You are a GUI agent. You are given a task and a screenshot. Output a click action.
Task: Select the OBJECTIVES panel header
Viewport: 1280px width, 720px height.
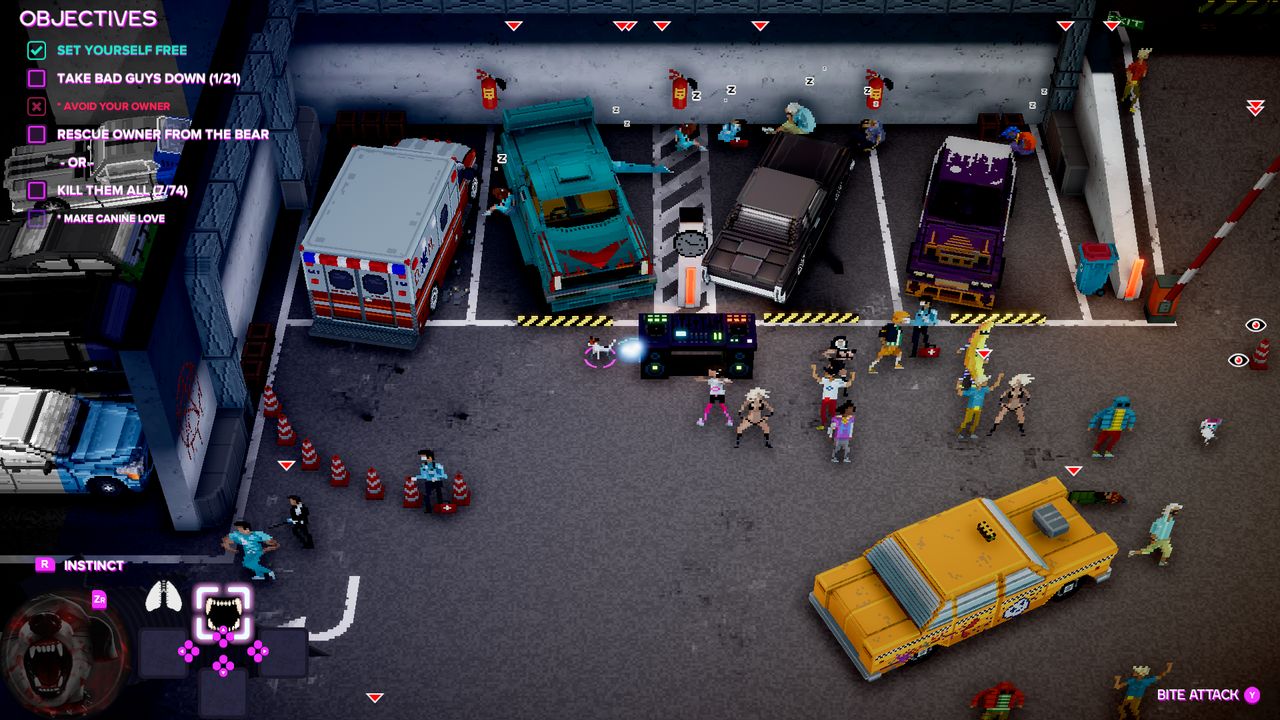(88, 18)
